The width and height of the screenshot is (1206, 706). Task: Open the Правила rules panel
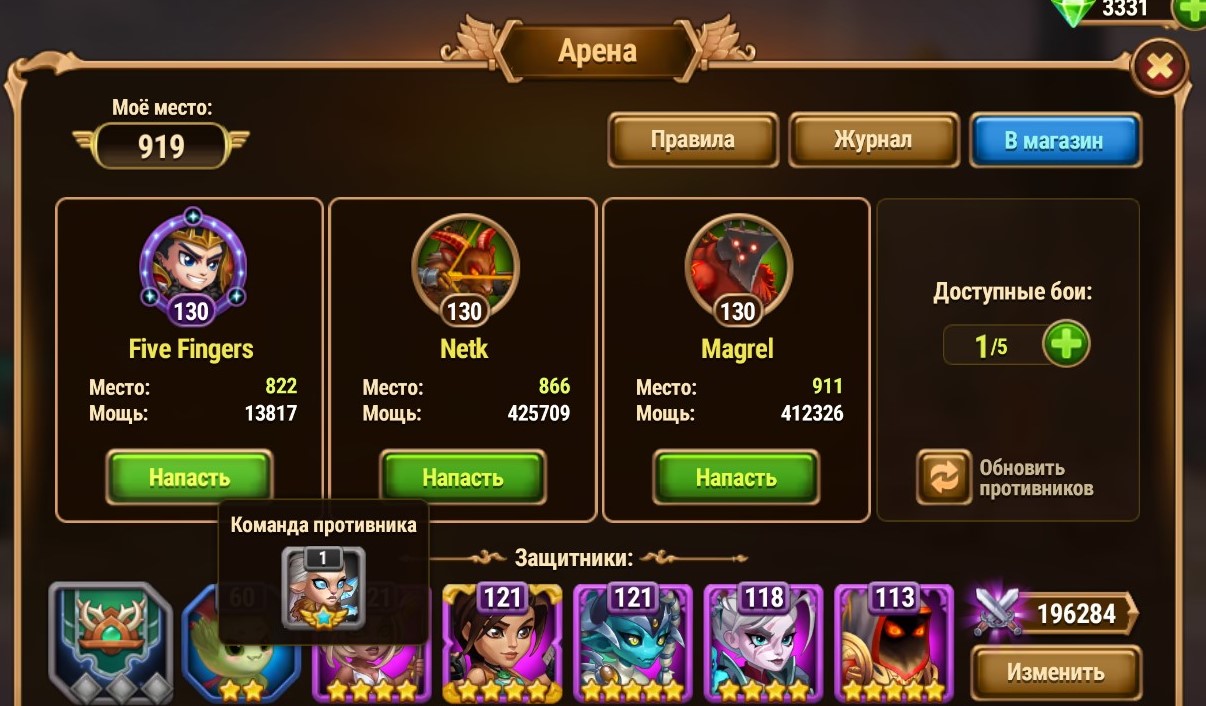693,140
